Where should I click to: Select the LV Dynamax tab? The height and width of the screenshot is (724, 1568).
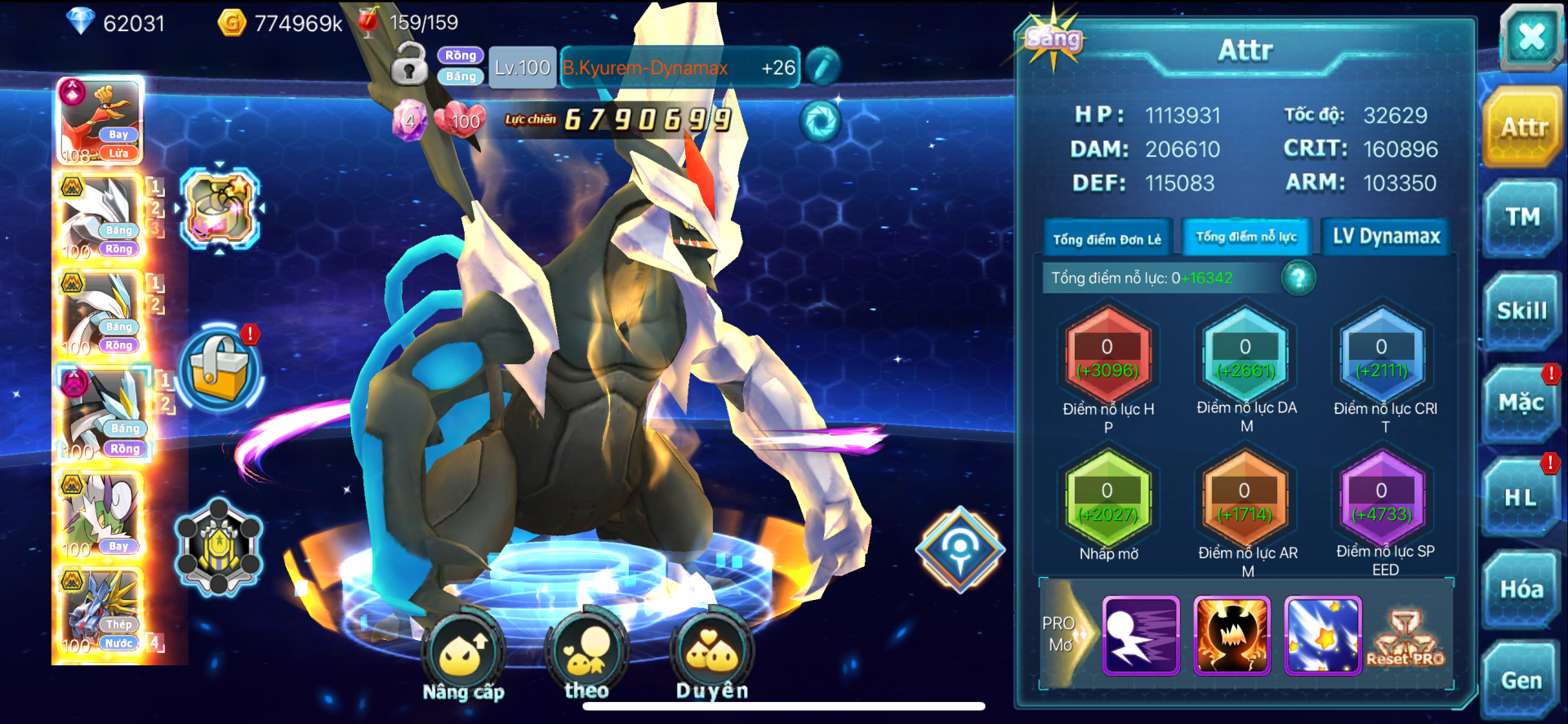click(1386, 237)
